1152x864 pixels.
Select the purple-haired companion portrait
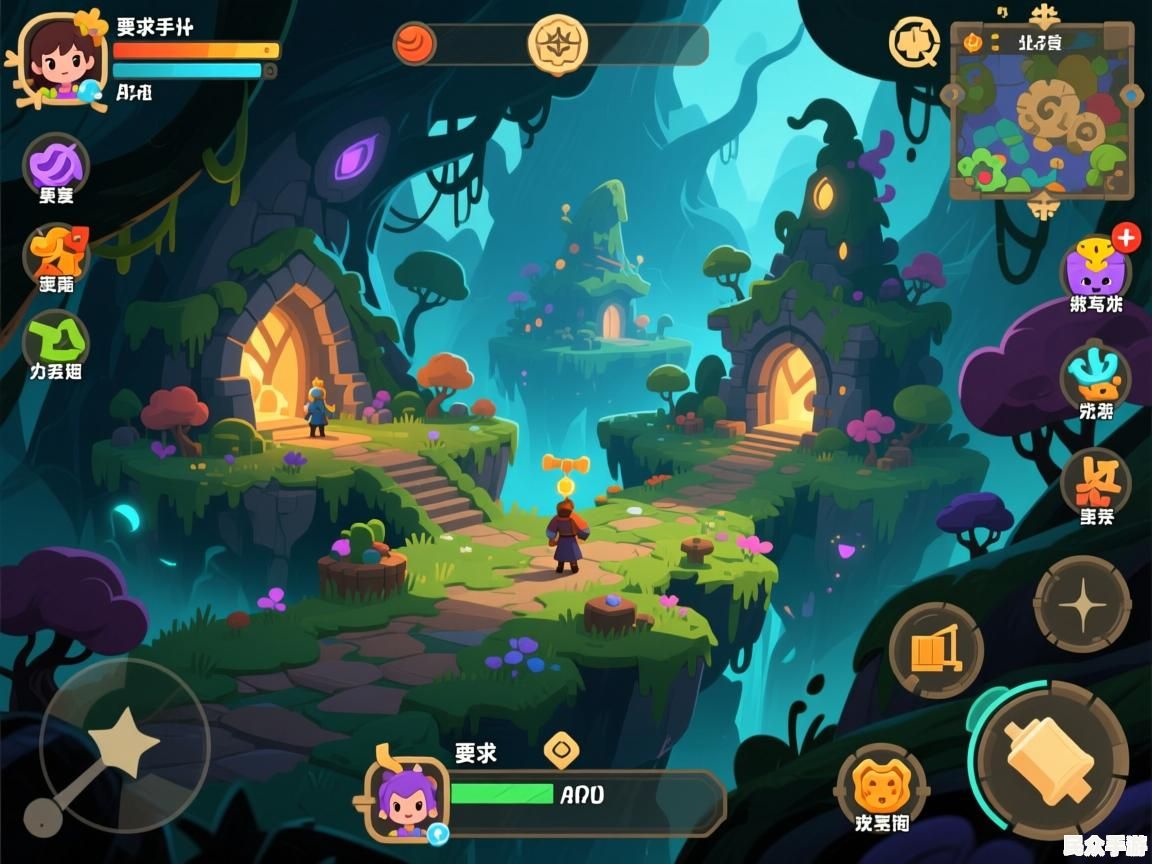tap(406, 797)
